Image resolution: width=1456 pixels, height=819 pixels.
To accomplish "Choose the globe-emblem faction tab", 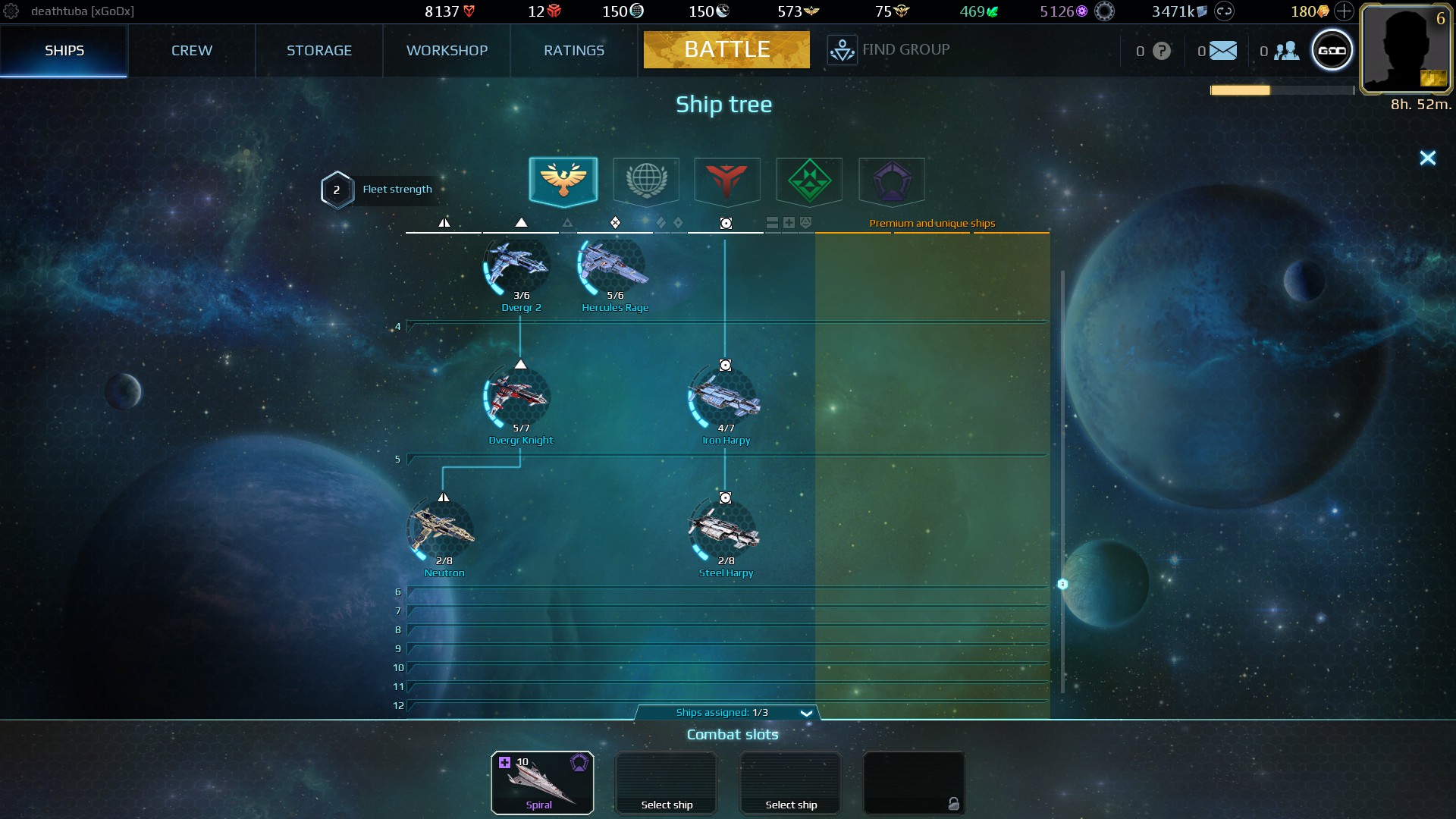I will [x=646, y=180].
